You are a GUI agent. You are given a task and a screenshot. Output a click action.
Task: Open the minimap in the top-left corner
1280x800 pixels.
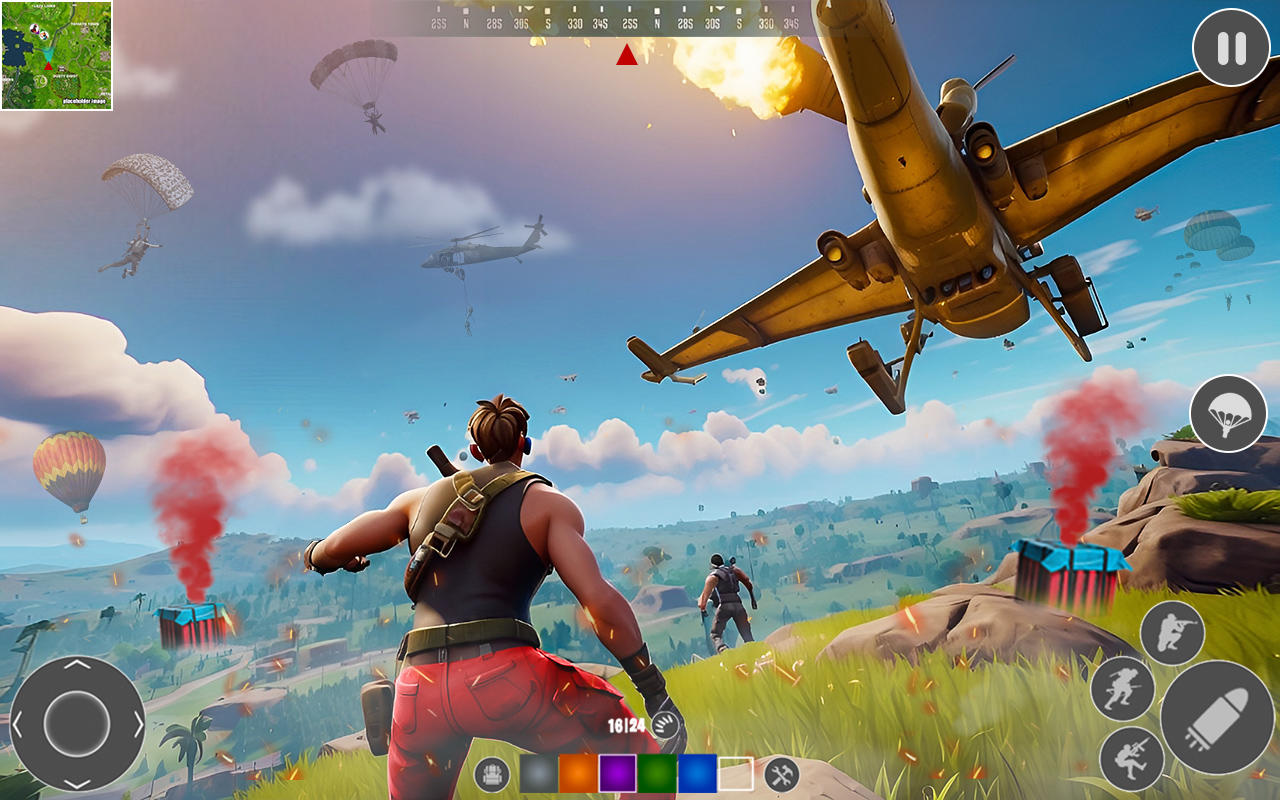(x=57, y=55)
